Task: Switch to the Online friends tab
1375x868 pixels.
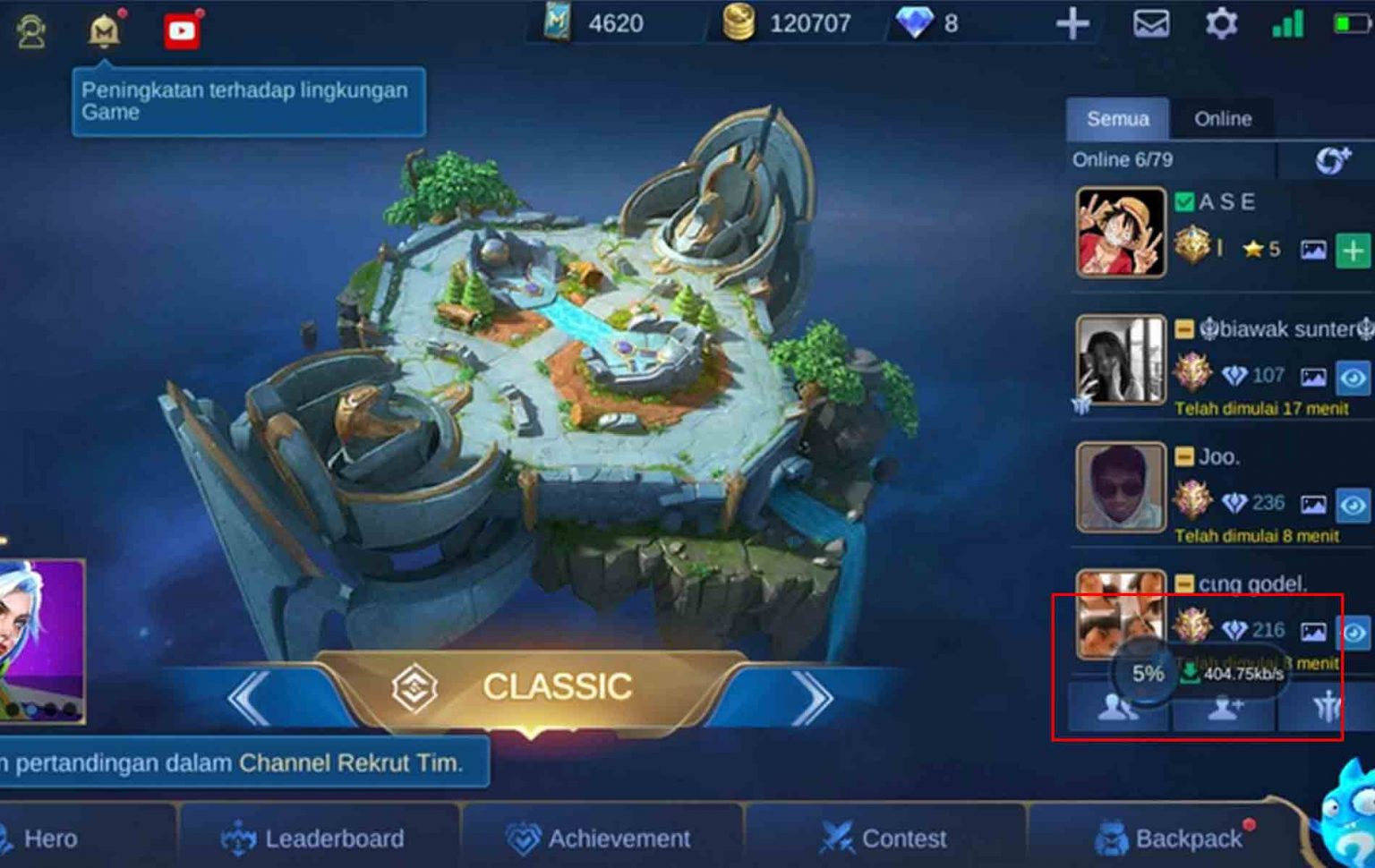Action: [x=1223, y=119]
